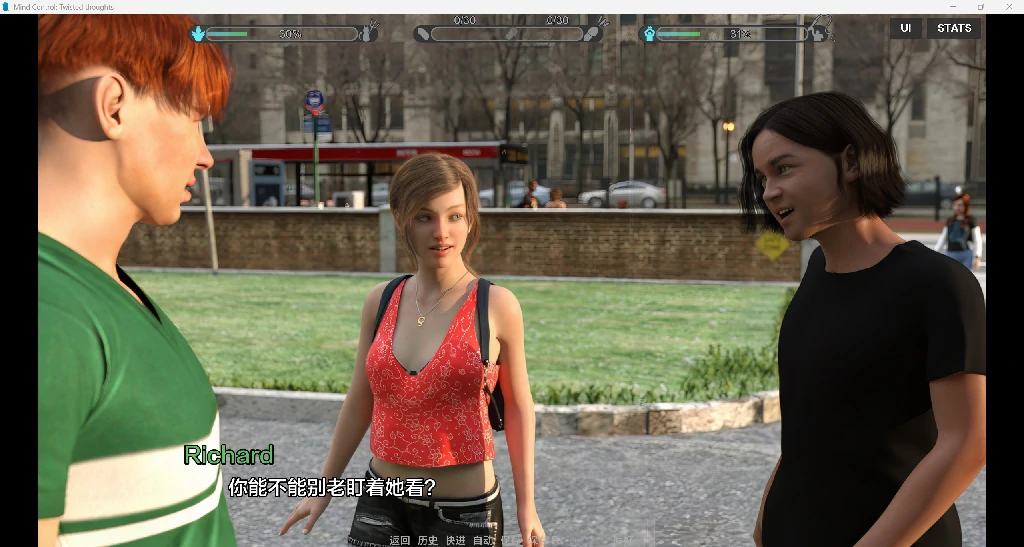Enable 自动 auto-advance
This screenshot has height=547, width=1024.
[x=484, y=540]
